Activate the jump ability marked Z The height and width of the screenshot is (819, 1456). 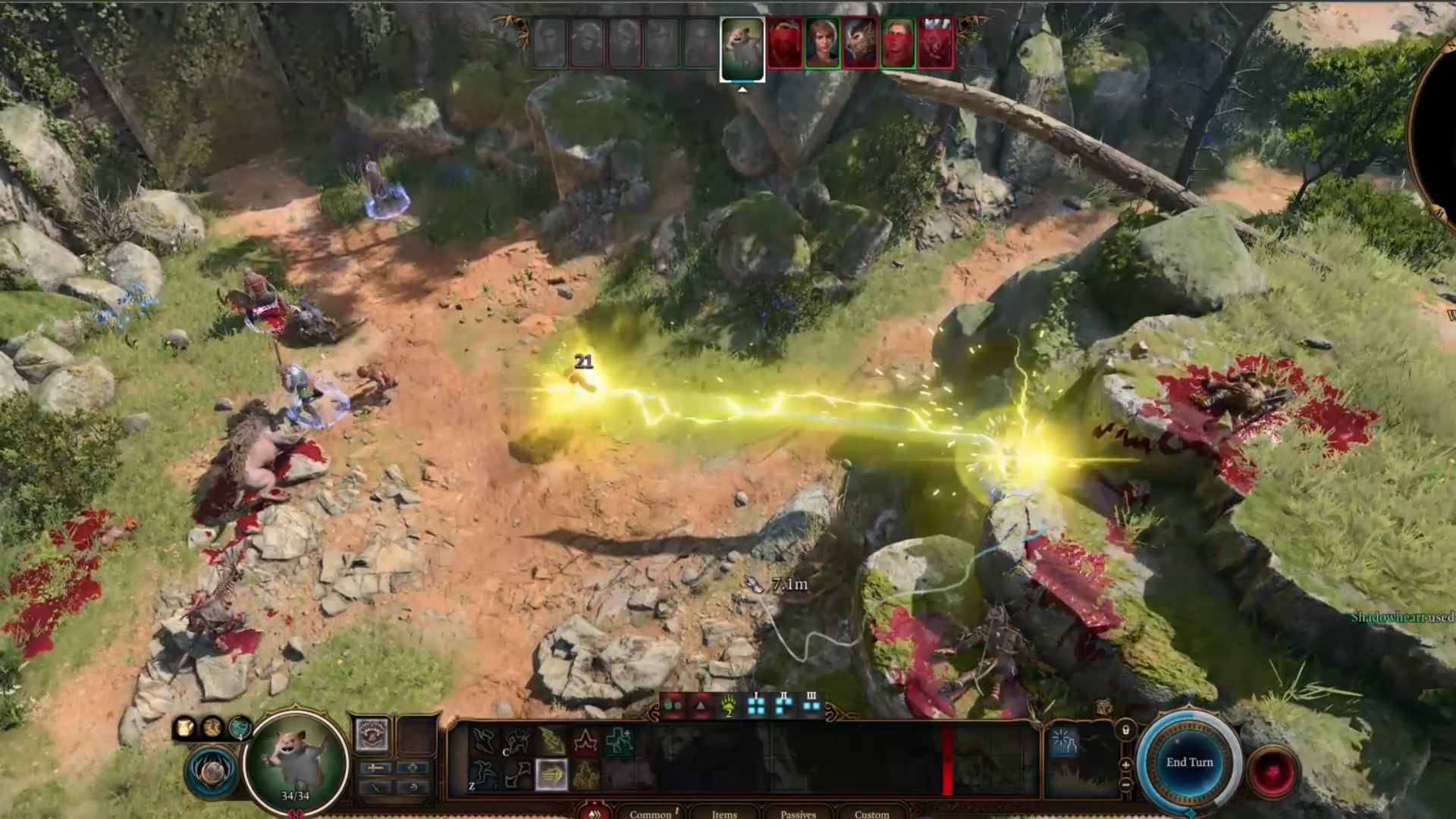click(483, 775)
